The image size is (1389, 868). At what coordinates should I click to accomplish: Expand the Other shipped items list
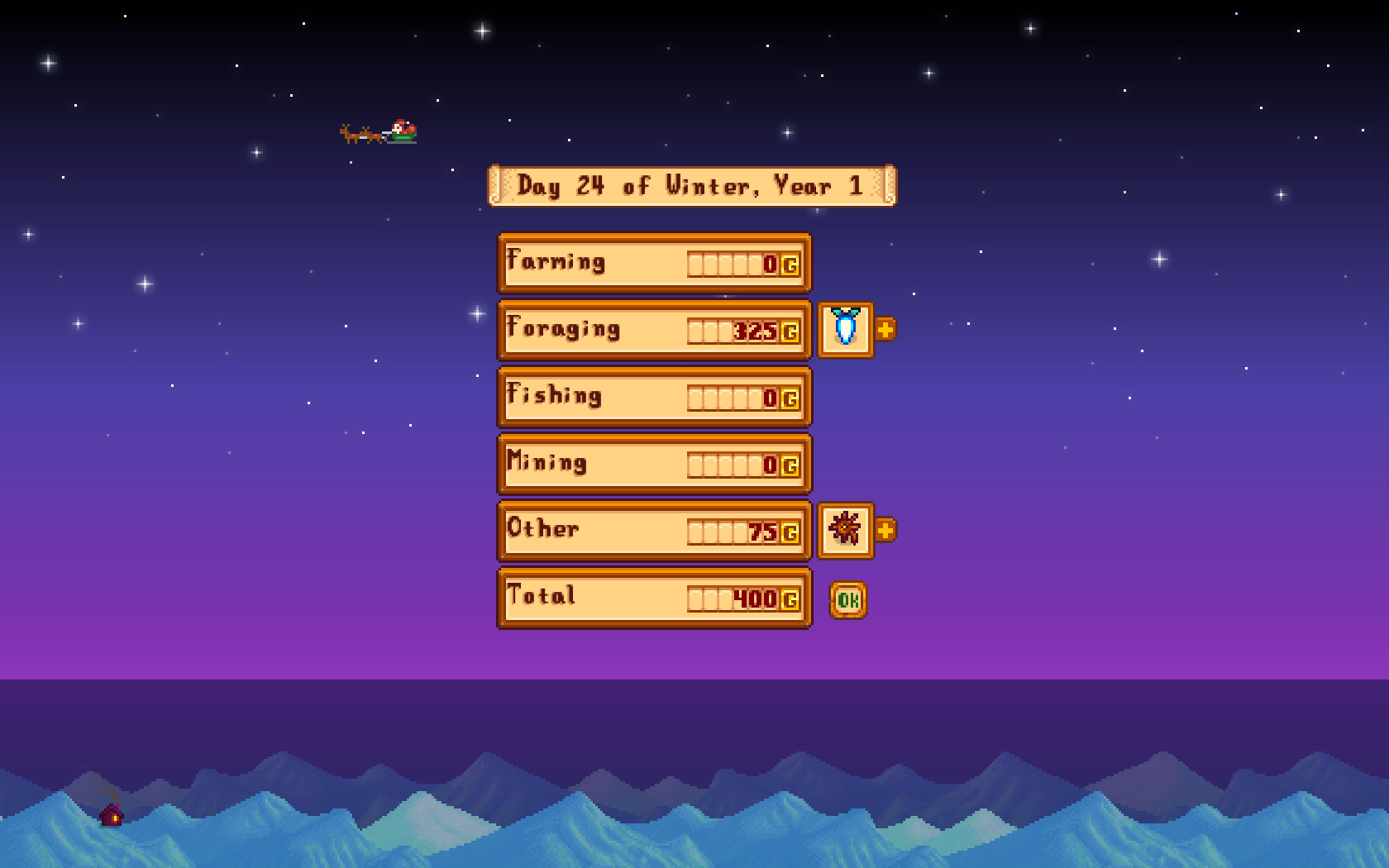tap(885, 530)
